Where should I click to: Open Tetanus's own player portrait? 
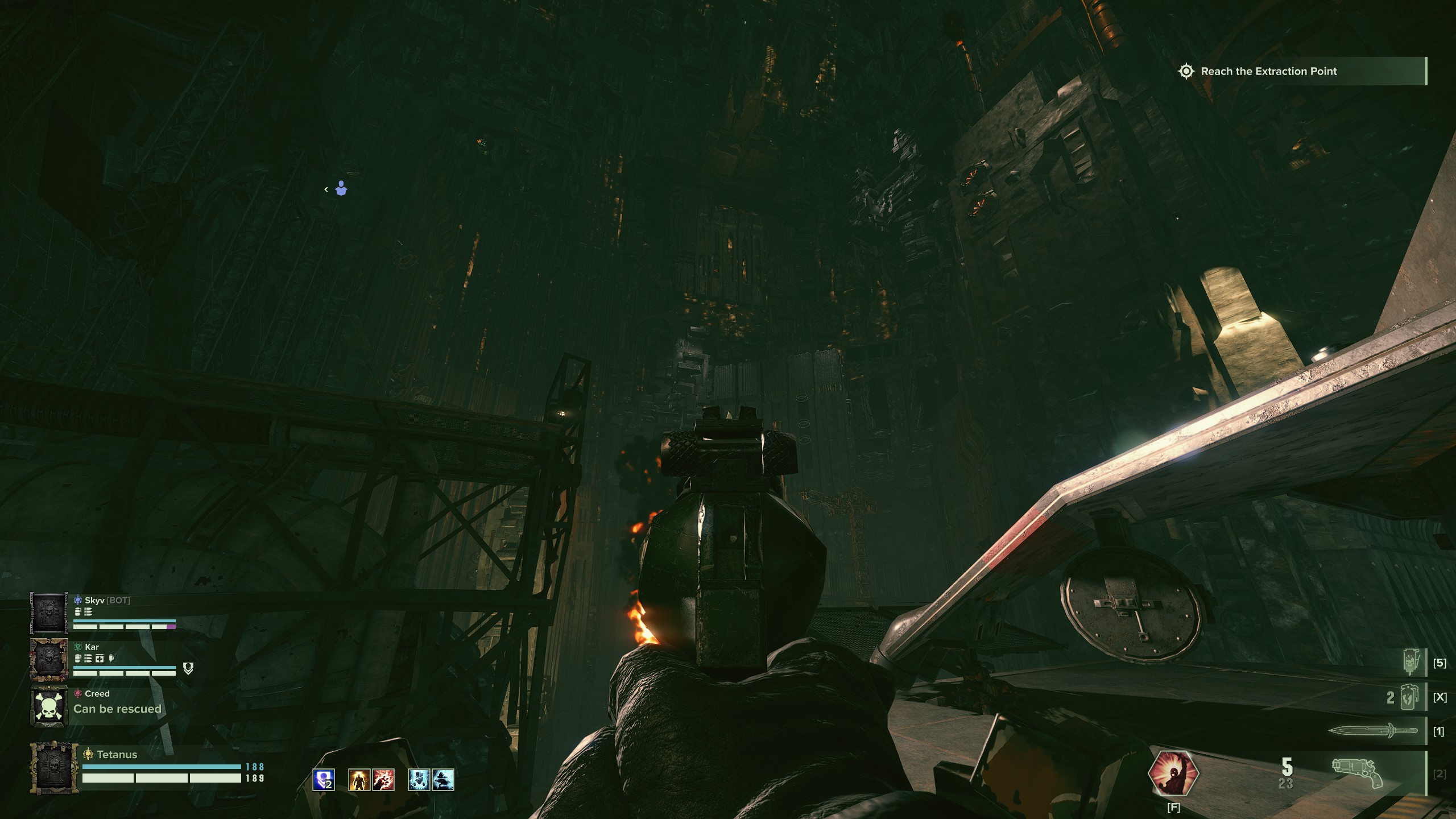click(x=55, y=767)
